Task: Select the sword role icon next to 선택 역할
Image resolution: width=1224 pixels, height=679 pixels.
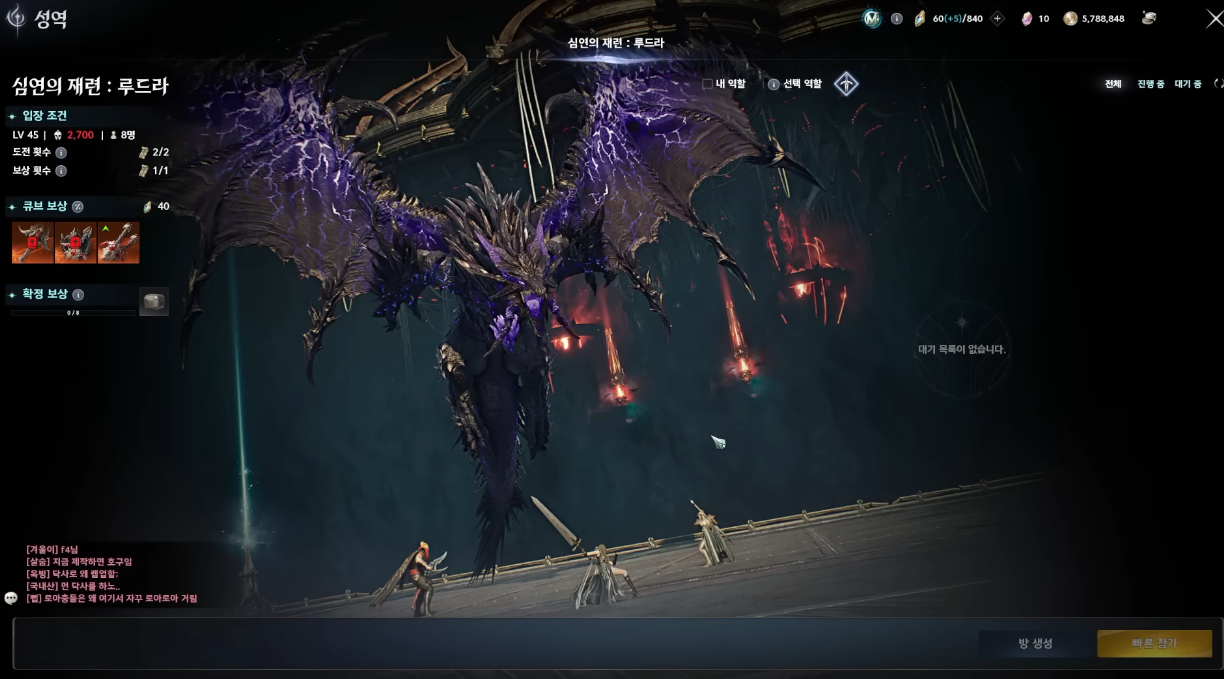Action: point(846,84)
